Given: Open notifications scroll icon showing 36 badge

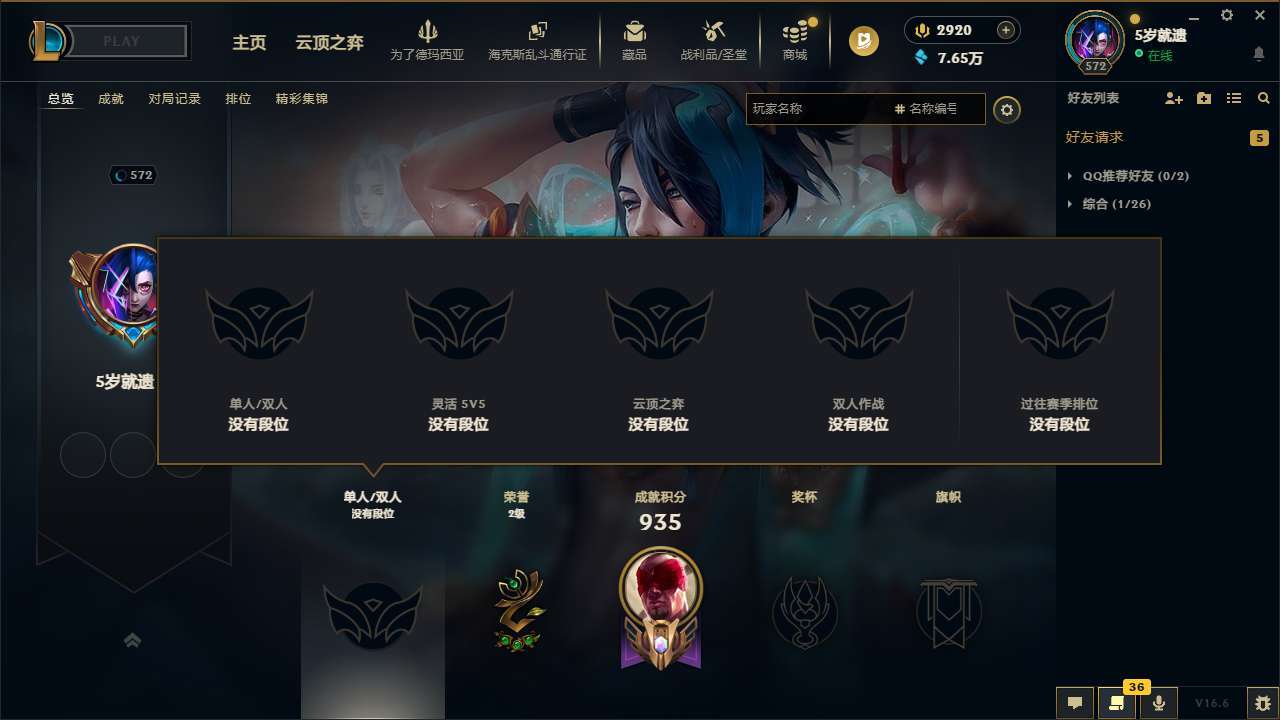Looking at the screenshot, I should [1117, 703].
